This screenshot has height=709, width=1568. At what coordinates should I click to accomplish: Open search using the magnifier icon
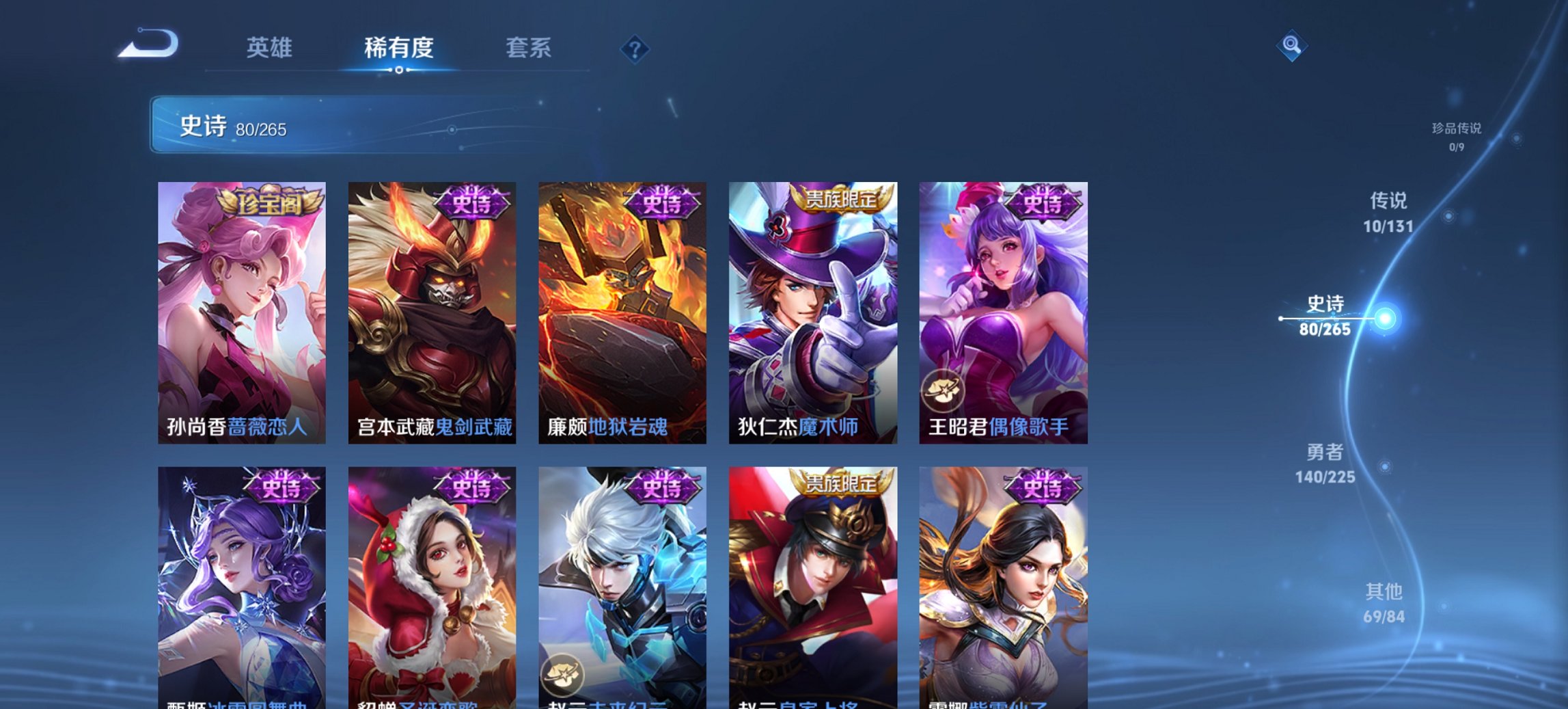1292,44
